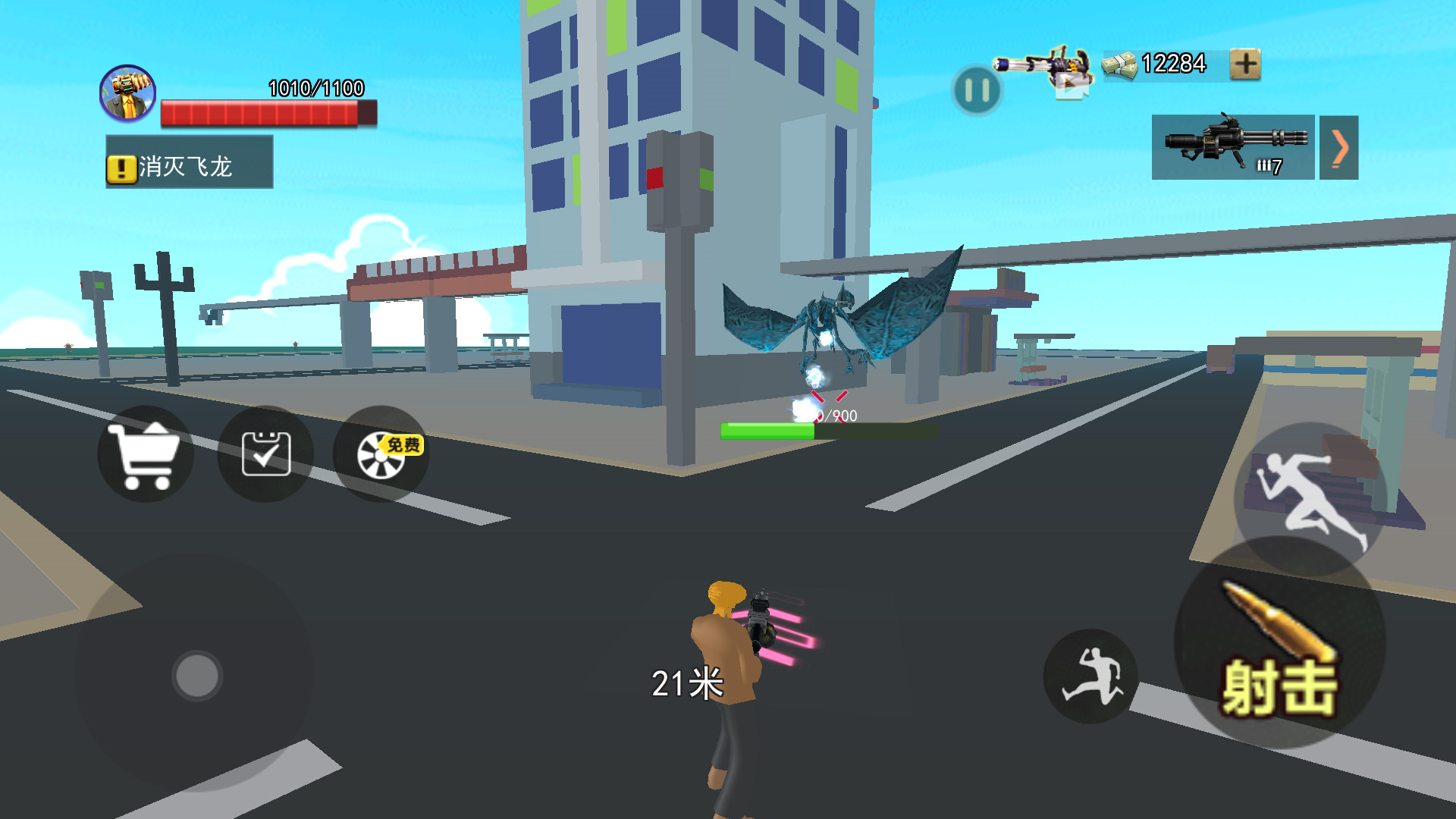Open the 消灭飞龙 quest tracker
The height and width of the screenshot is (819, 1456).
click(x=190, y=162)
